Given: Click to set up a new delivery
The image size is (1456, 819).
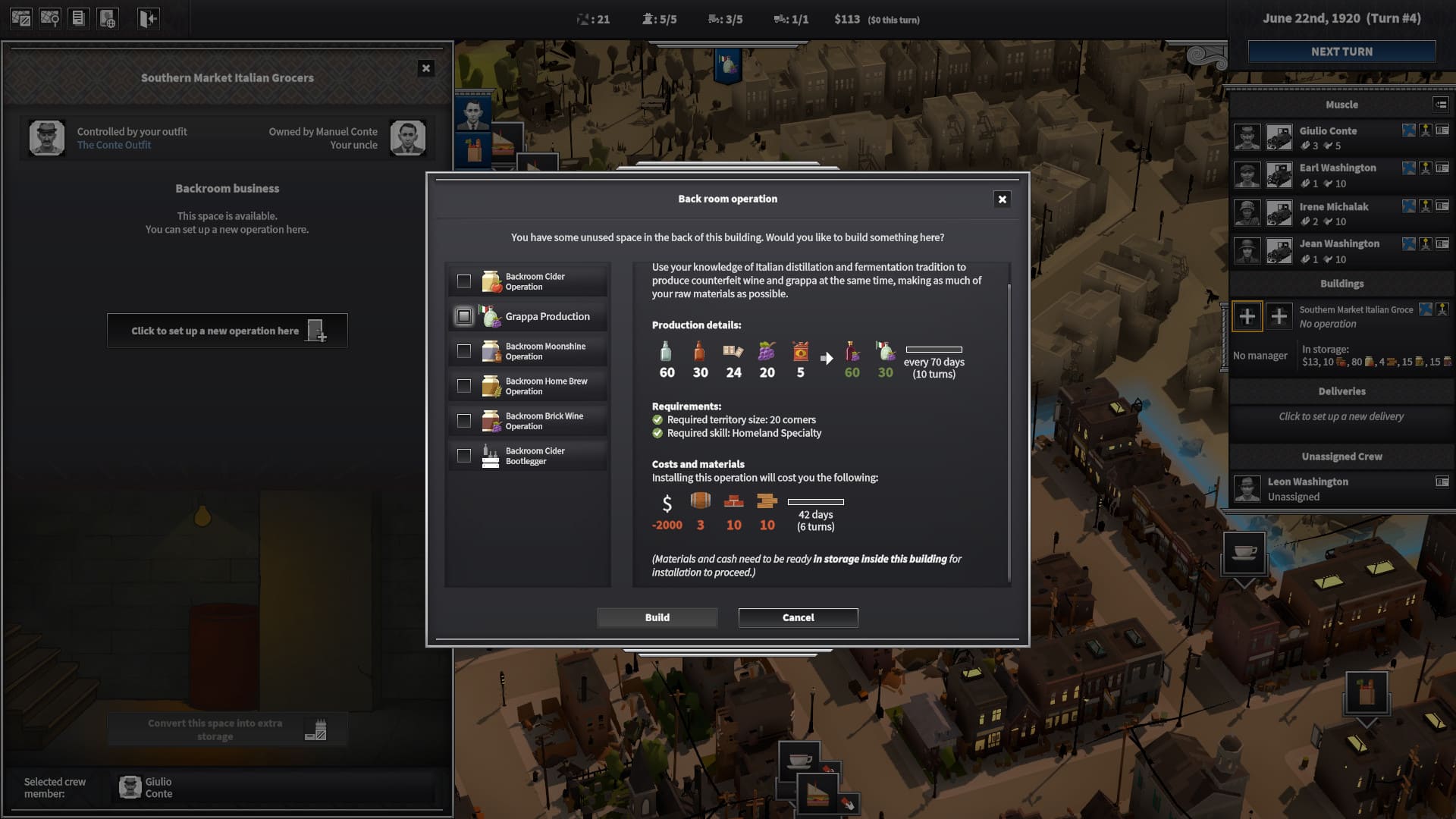Looking at the screenshot, I should 1341,416.
